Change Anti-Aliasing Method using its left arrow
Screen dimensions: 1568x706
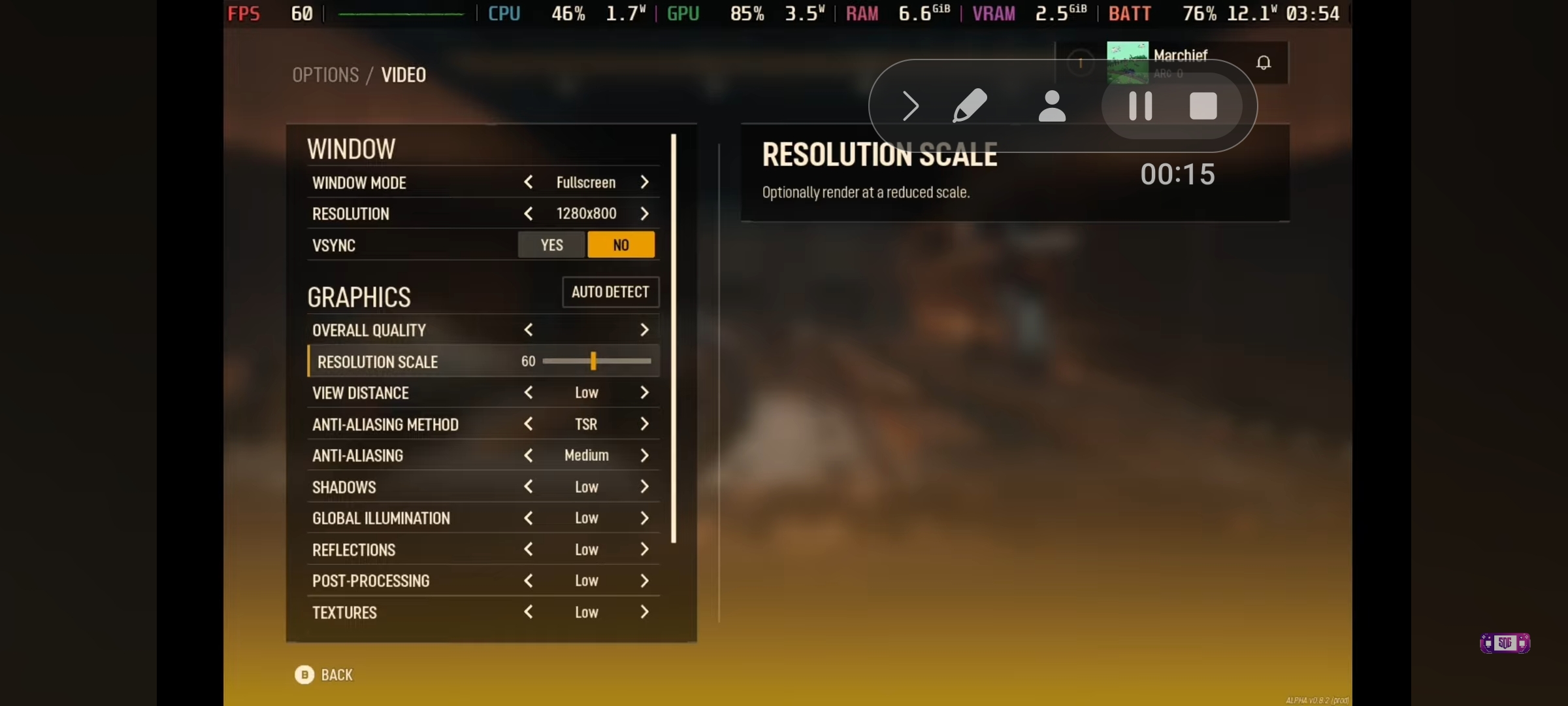529,424
